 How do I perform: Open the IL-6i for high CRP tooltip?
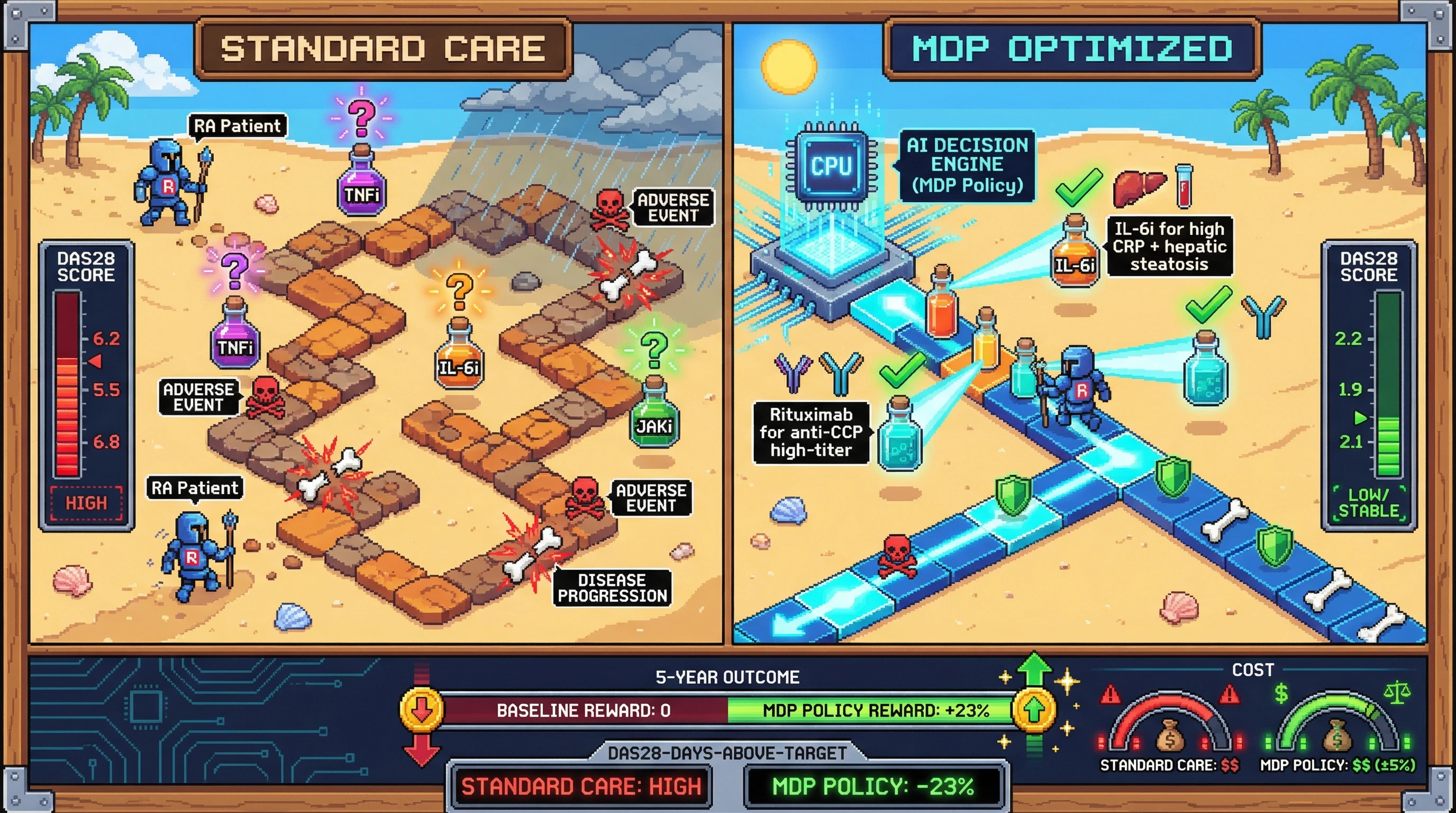[x=1169, y=247]
